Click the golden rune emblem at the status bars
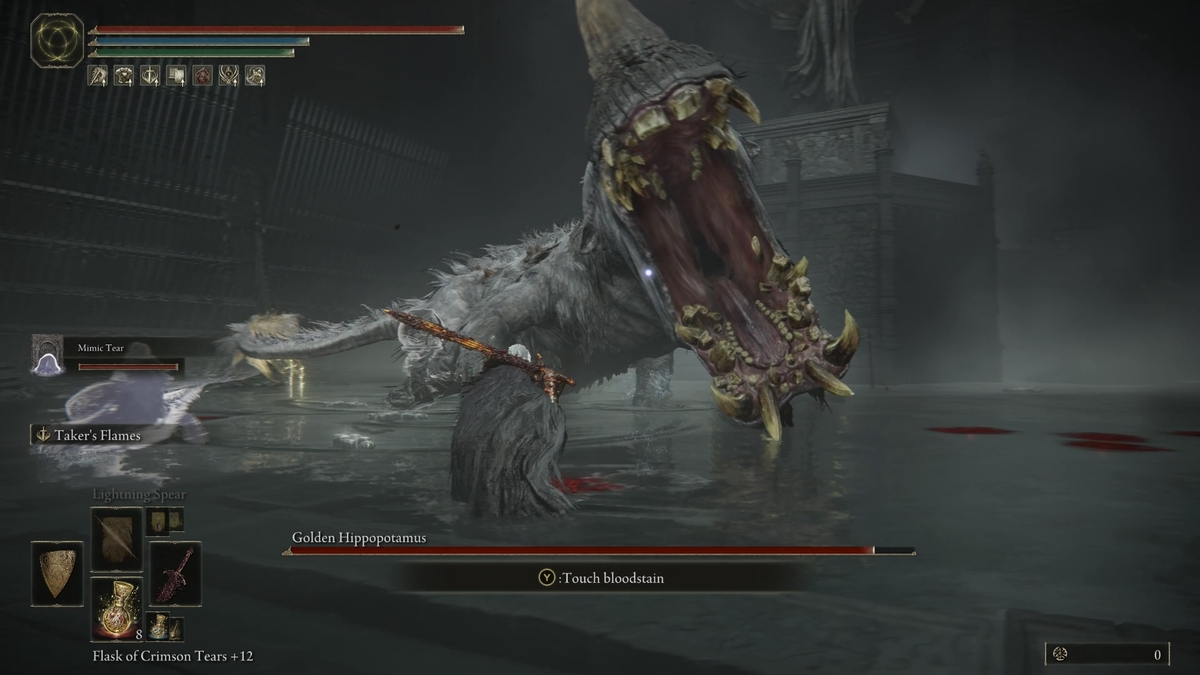The image size is (1200, 675). click(57, 41)
